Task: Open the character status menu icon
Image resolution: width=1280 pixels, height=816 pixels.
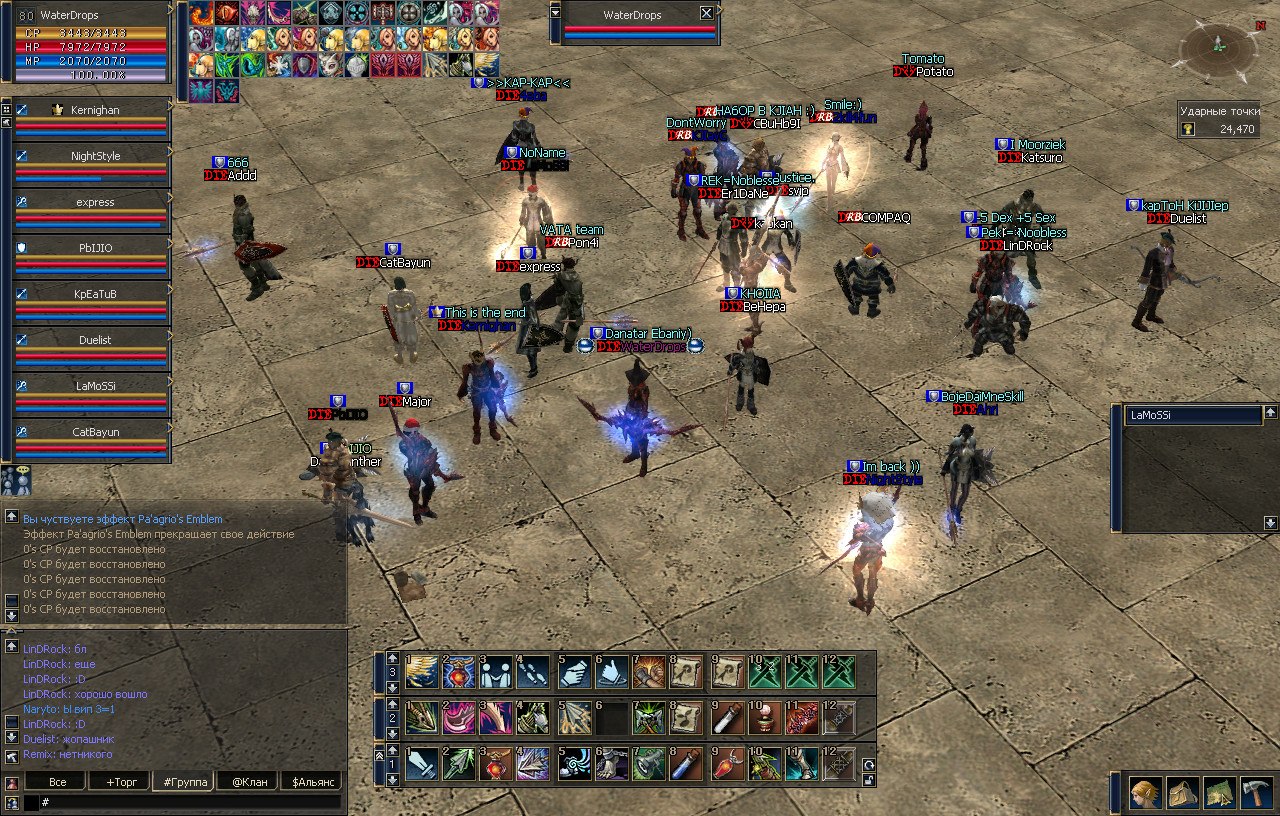Action: (x=1145, y=793)
